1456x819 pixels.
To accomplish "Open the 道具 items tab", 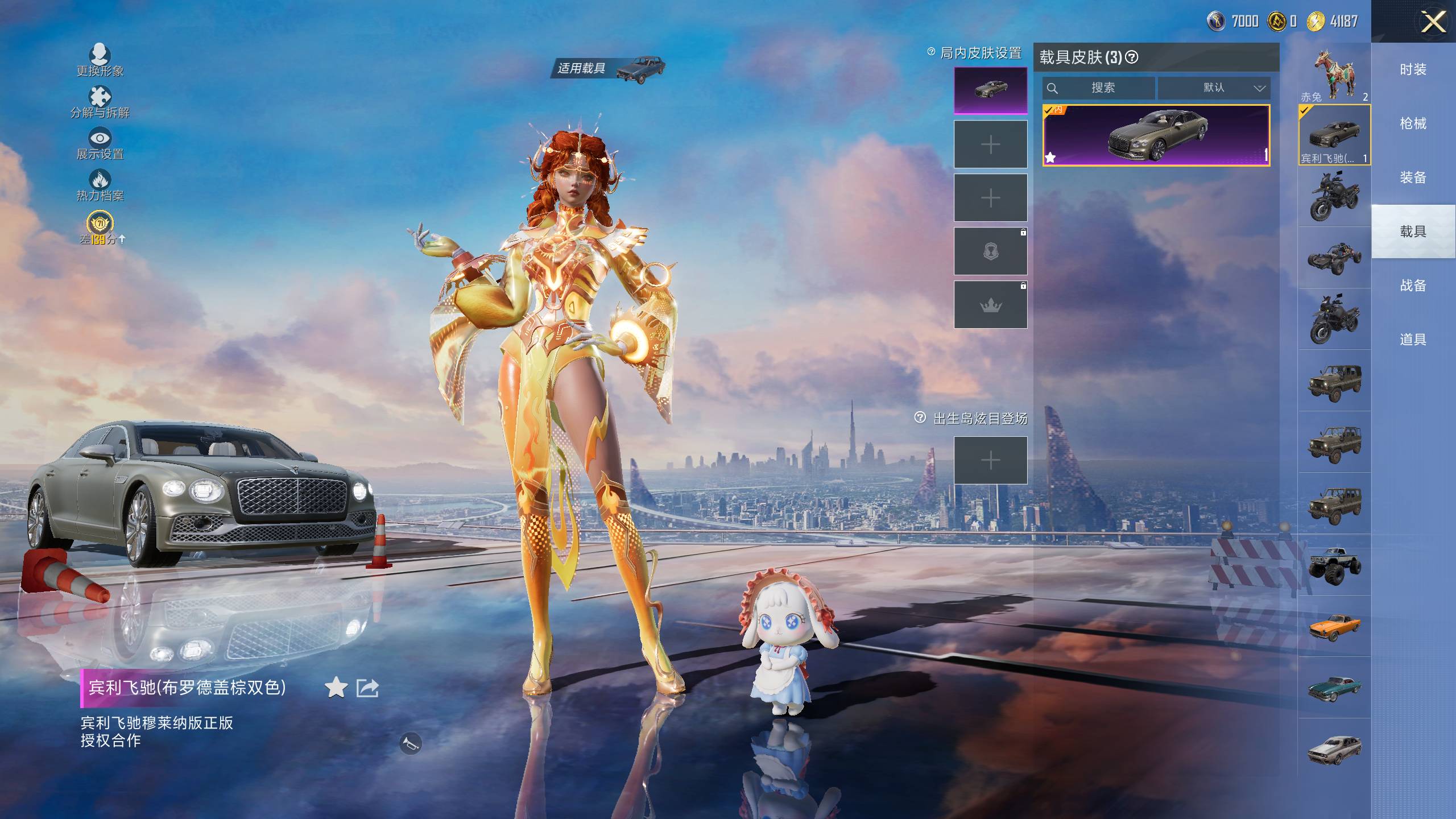I will coord(1413,340).
